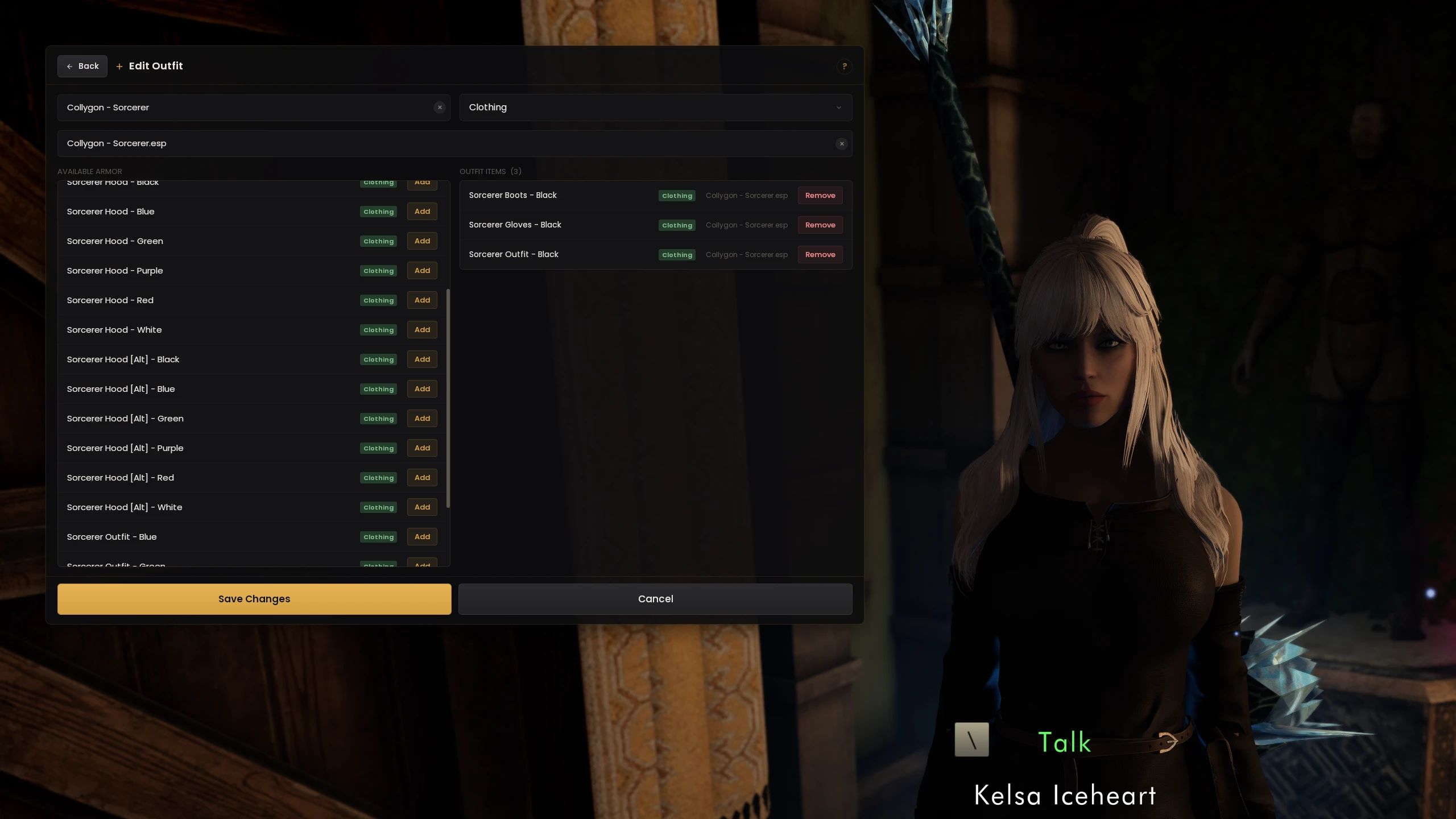Screen dimensions: 1456x819
Task: Remove Sorcerer Gloves - Black from outfit items
Action: click(820, 225)
